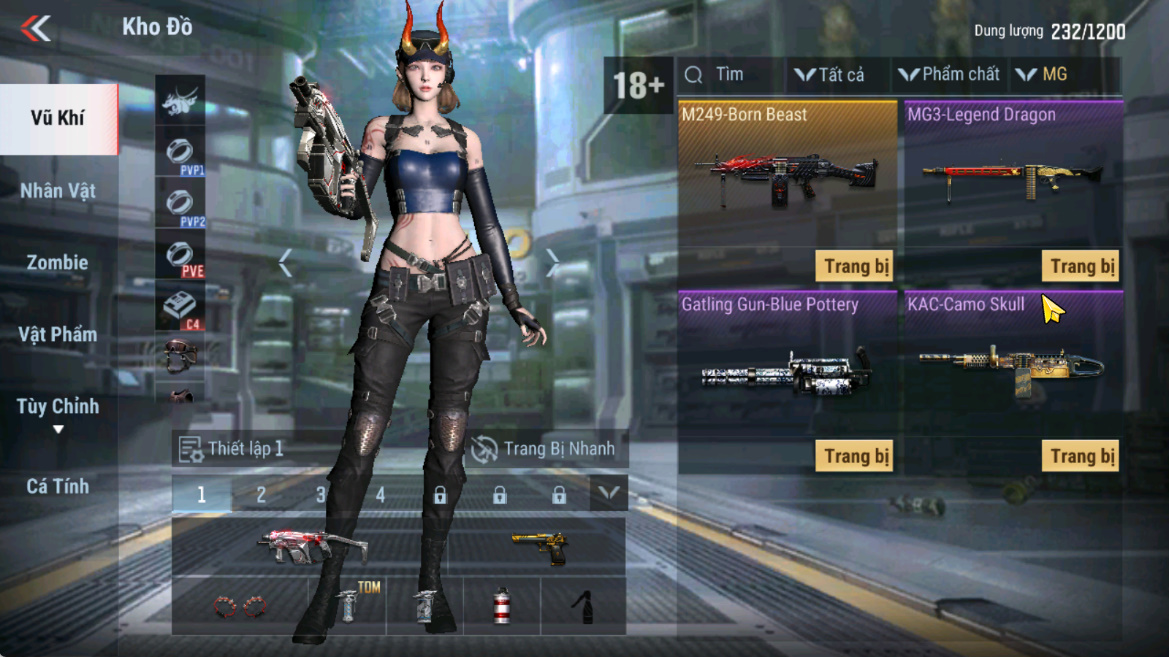Expand the Tùy Chỉnh section
This screenshot has width=1169, height=657.
tap(58, 412)
